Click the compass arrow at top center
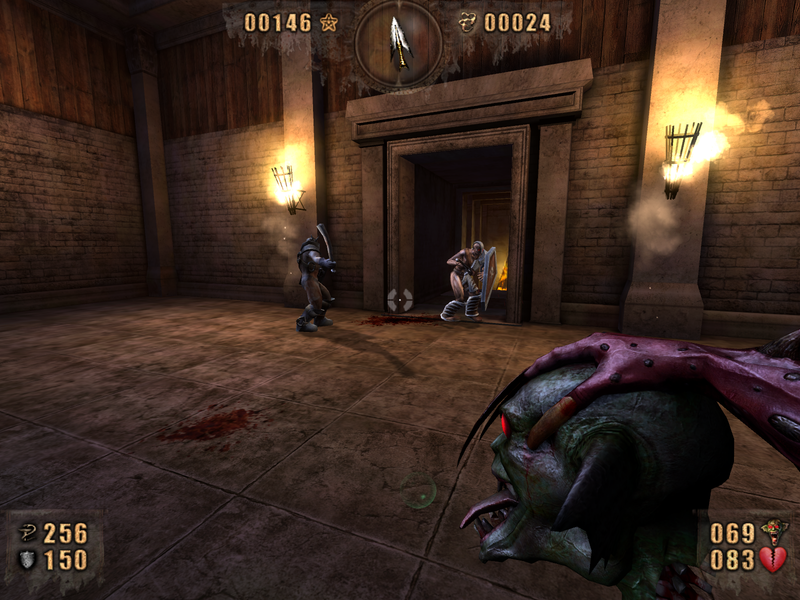Viewport: 800px width, 600px height. (400, 41)
